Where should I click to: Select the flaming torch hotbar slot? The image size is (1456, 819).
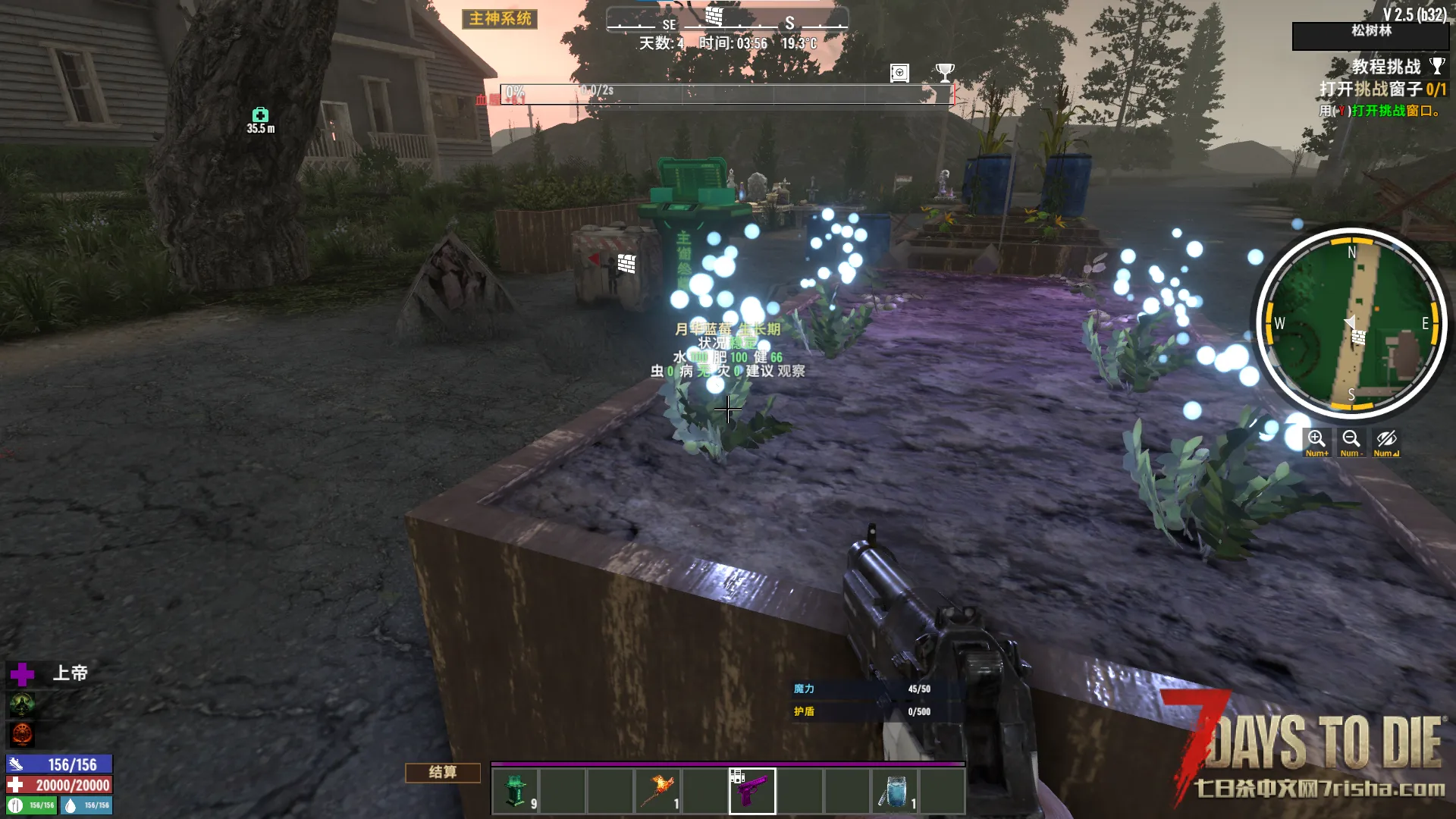[x=657, y=791]
